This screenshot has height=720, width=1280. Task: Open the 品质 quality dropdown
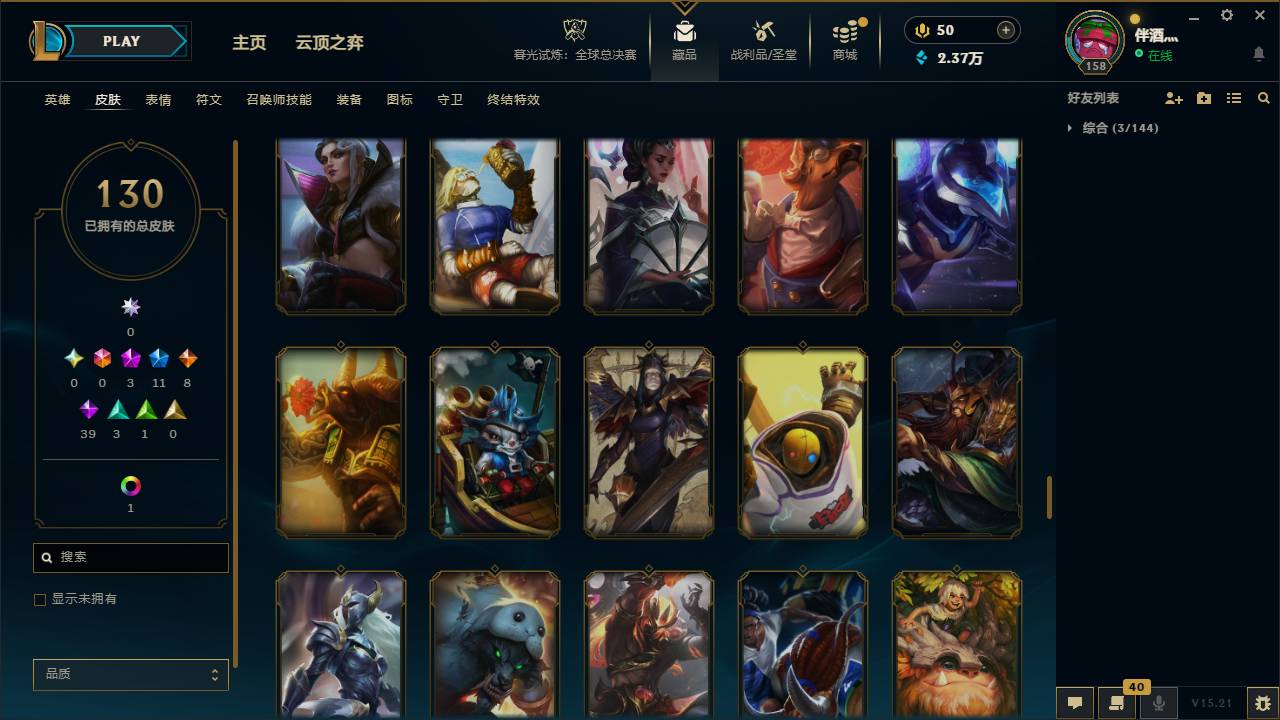point(130,674)
